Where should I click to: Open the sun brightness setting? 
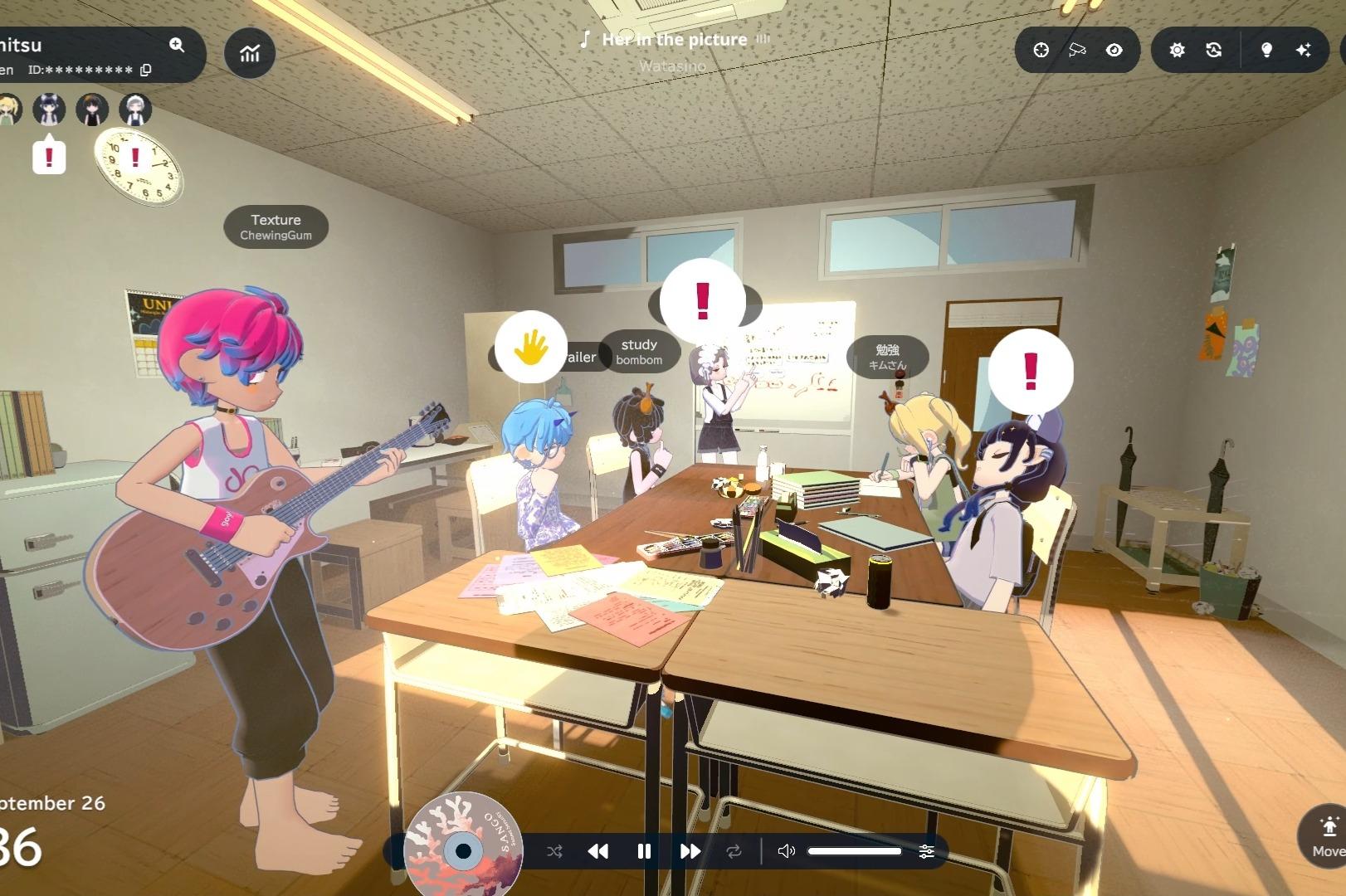pos(1177,50)
